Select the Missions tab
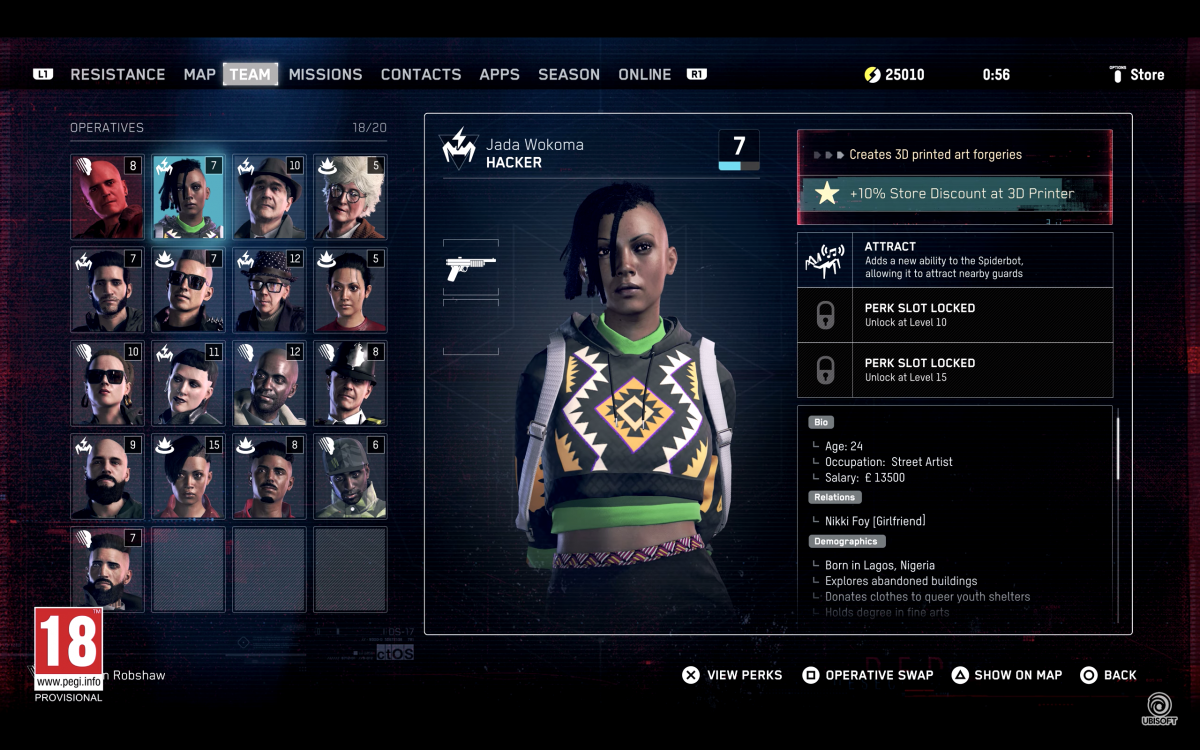Image resolution: width=1200 pixels, height=750 pixels. click(325, 75)
